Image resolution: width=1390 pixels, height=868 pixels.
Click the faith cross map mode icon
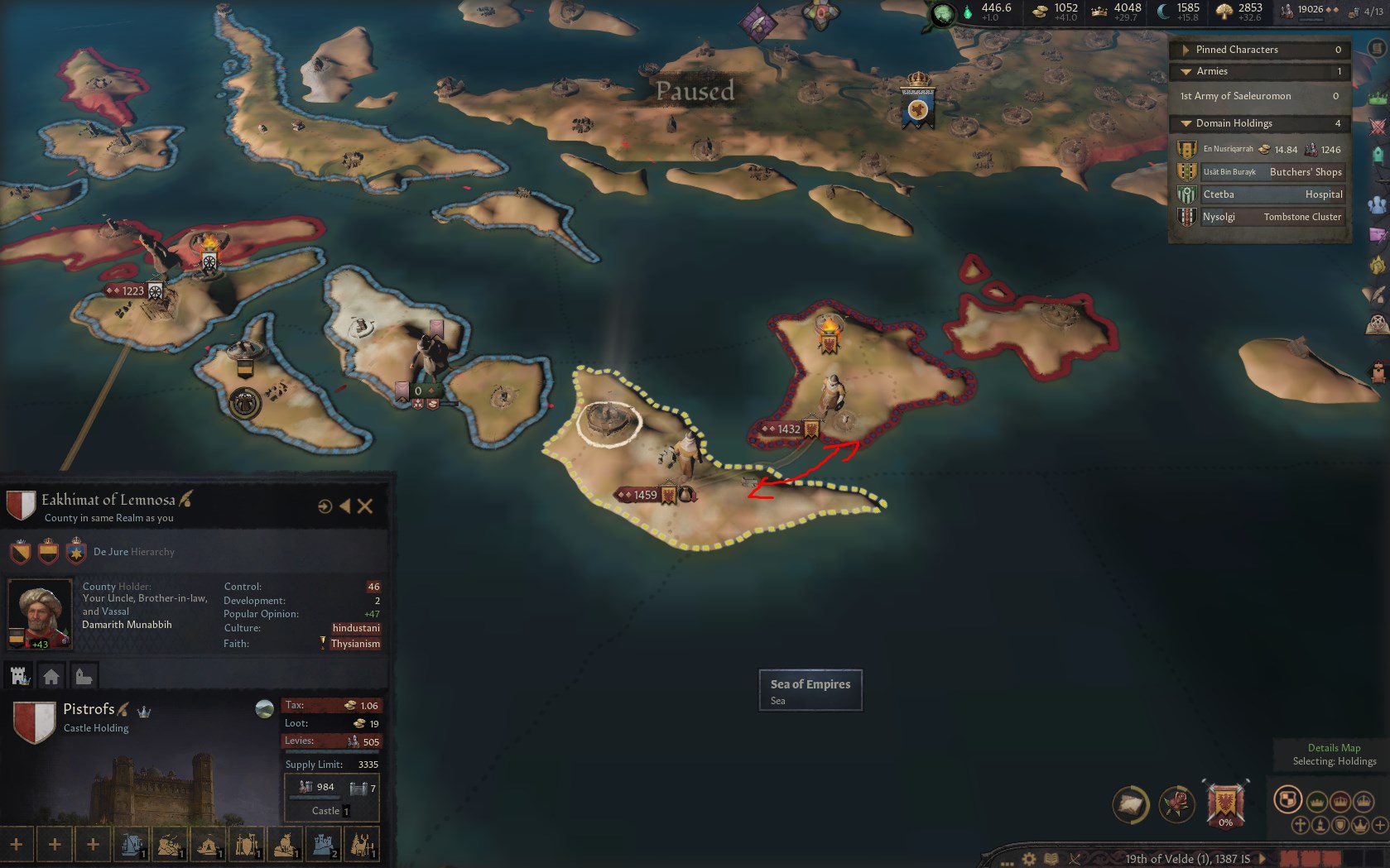coord(1301,825)
